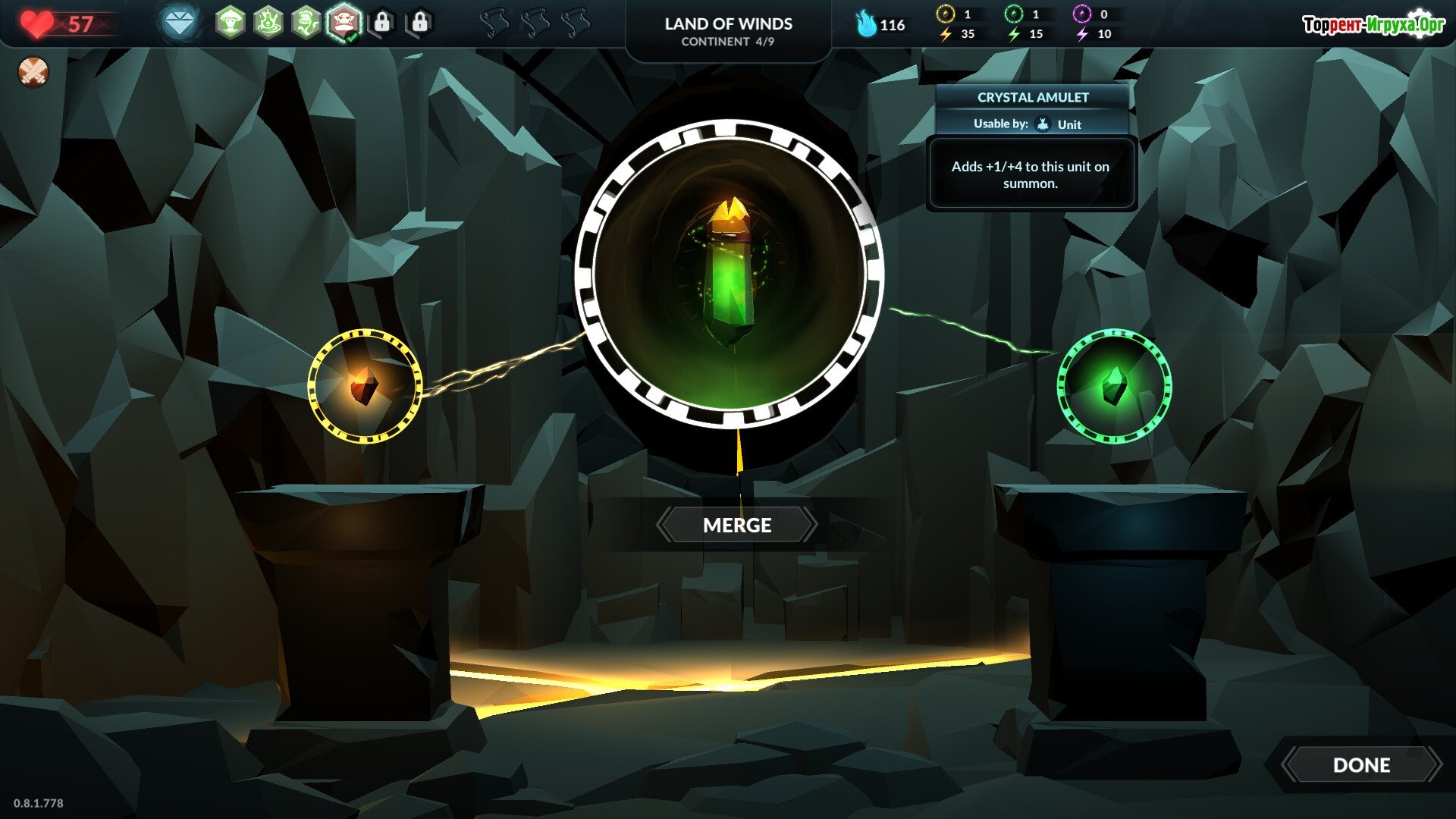The image size is (1456, 819).
Task: Select the green gem in the green ring
Action: (x=1114, y=386)
